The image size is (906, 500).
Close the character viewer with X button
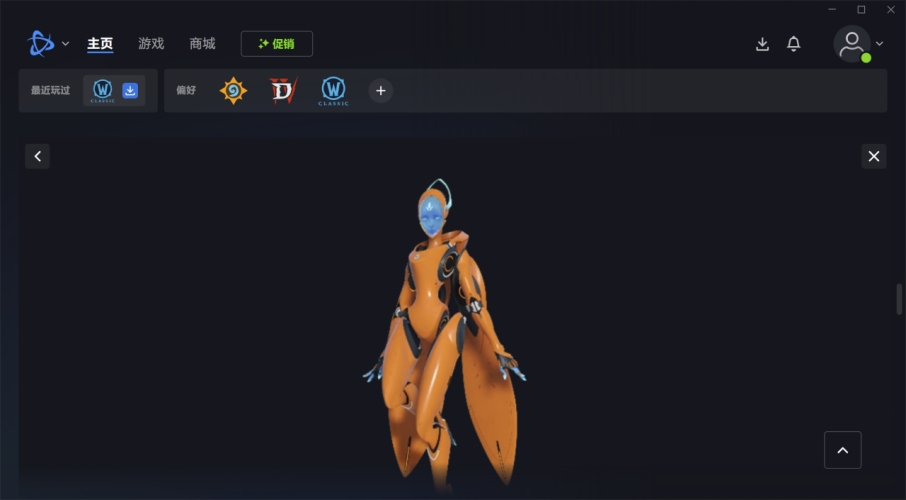tap(874, 156)
